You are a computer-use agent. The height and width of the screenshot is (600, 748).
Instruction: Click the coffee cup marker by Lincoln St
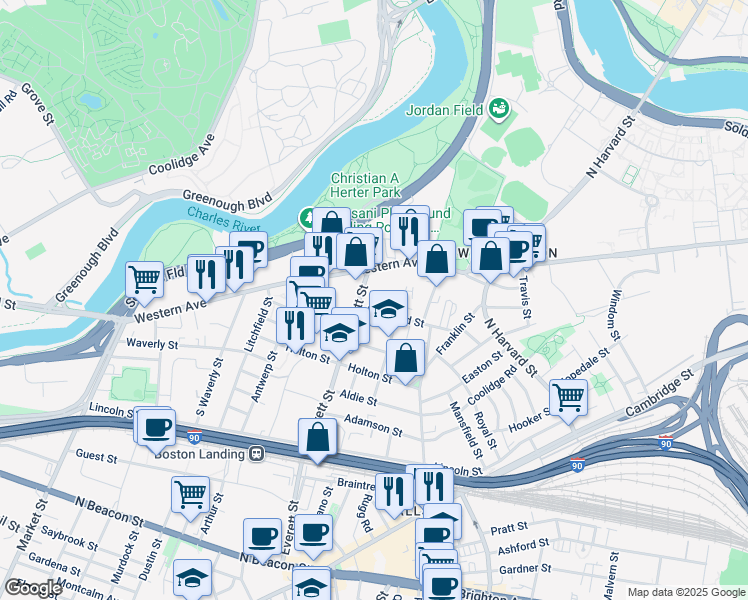[155, 427]
